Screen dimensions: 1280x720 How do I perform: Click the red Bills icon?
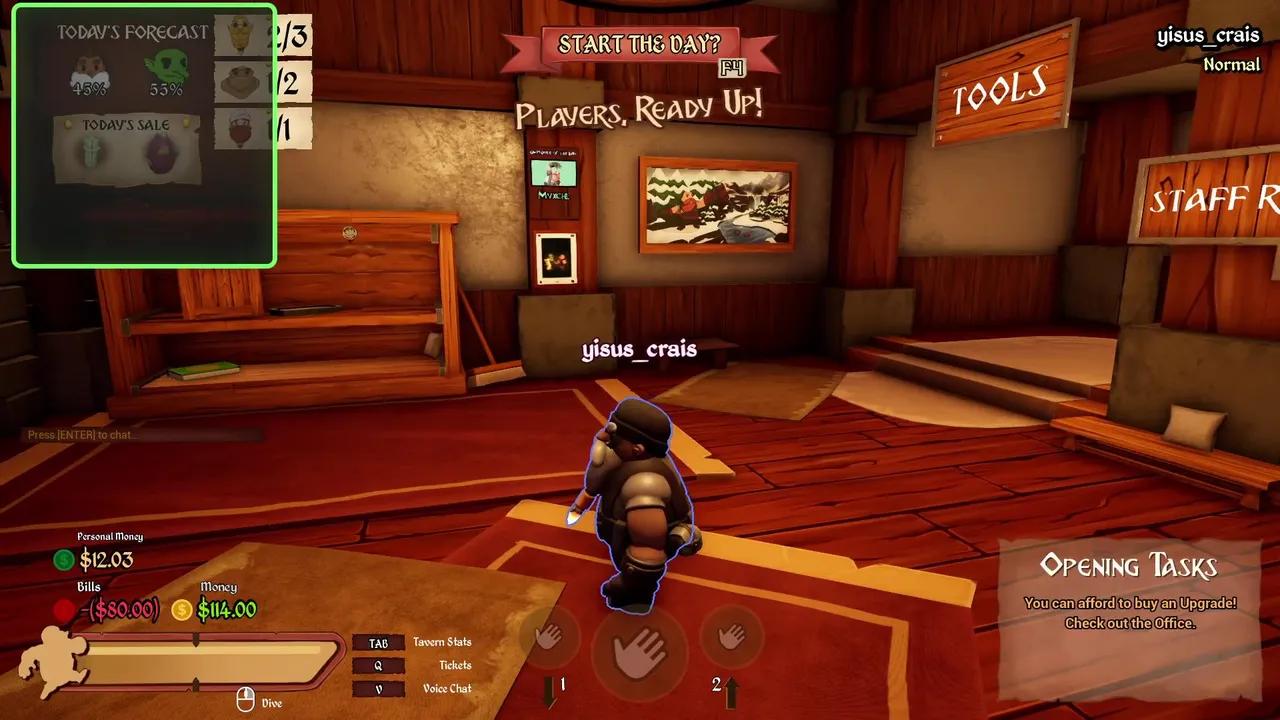66,610
